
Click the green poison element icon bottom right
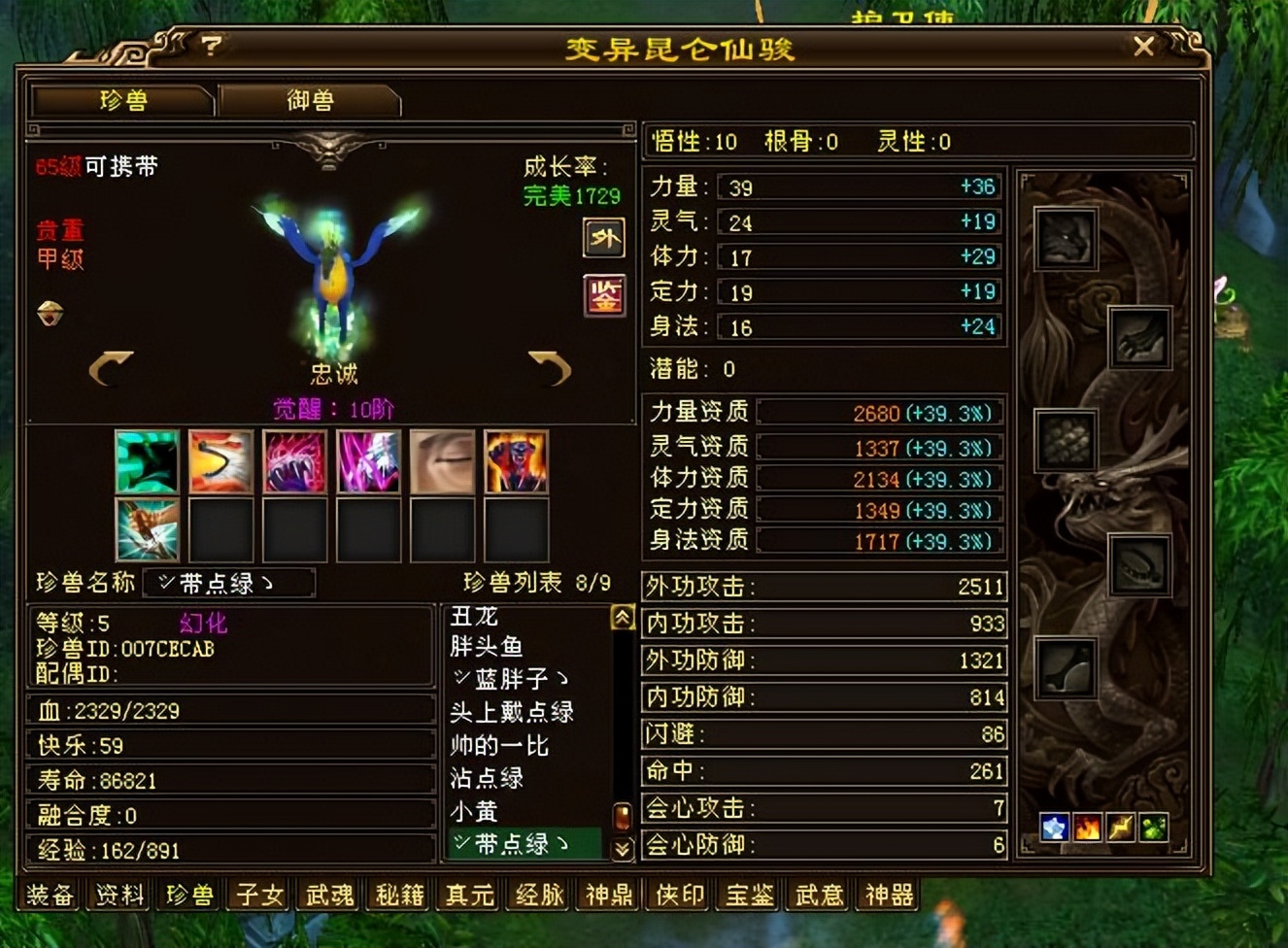[1151, 829]
